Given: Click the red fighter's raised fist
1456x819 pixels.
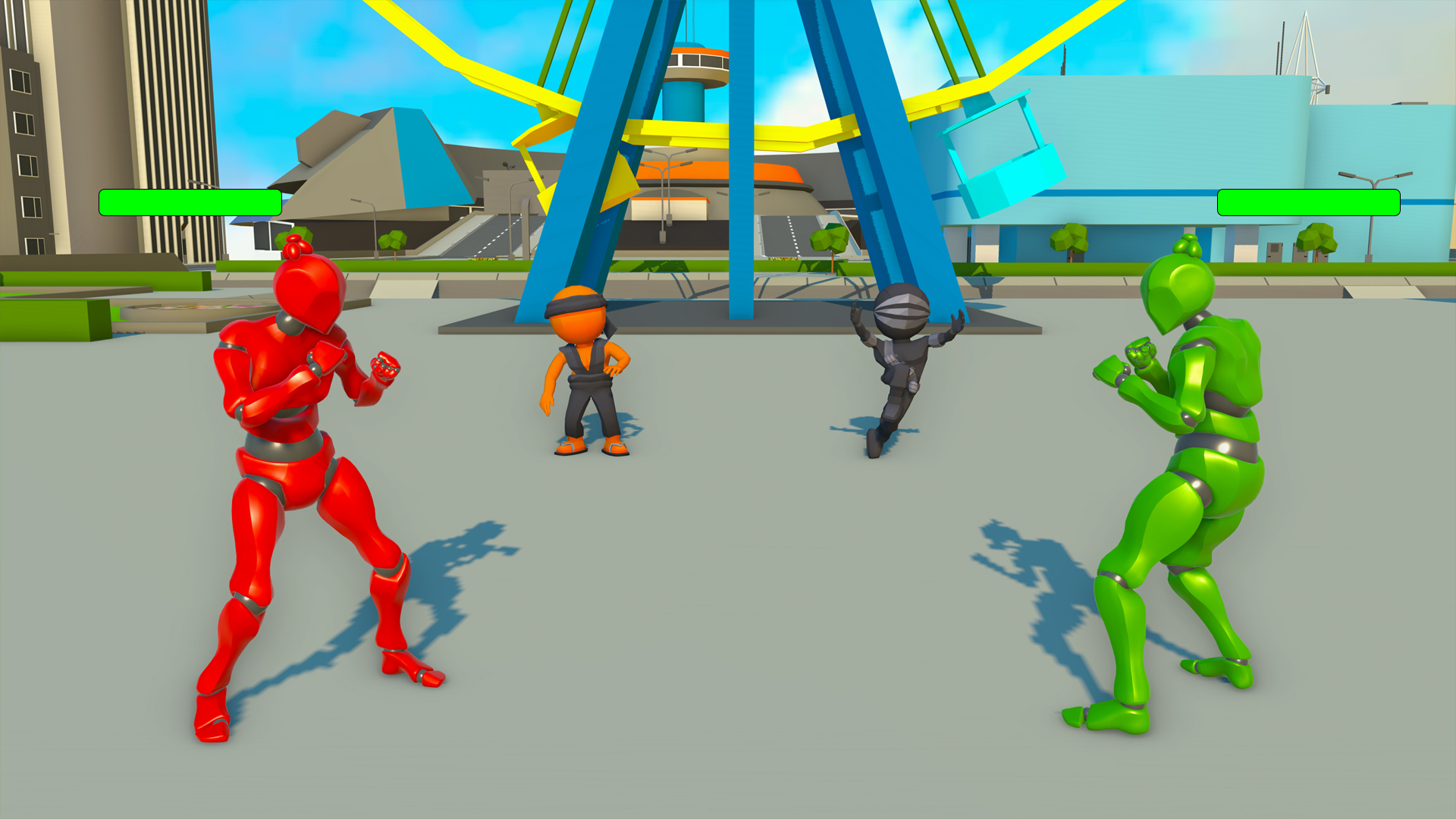Looking at the screenshot, I should tap(385, 366).
